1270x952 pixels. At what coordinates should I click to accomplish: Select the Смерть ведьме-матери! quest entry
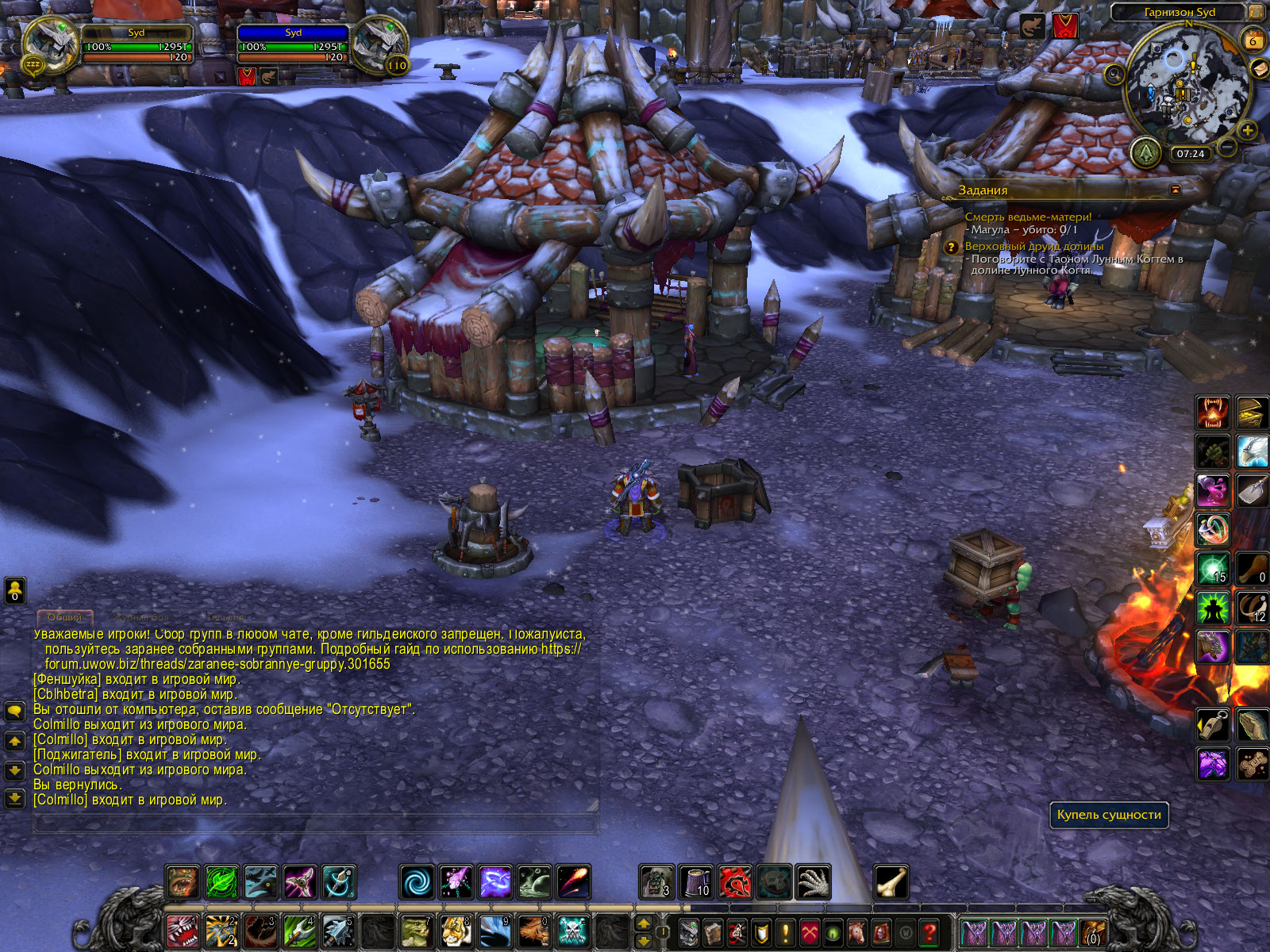1028,217
